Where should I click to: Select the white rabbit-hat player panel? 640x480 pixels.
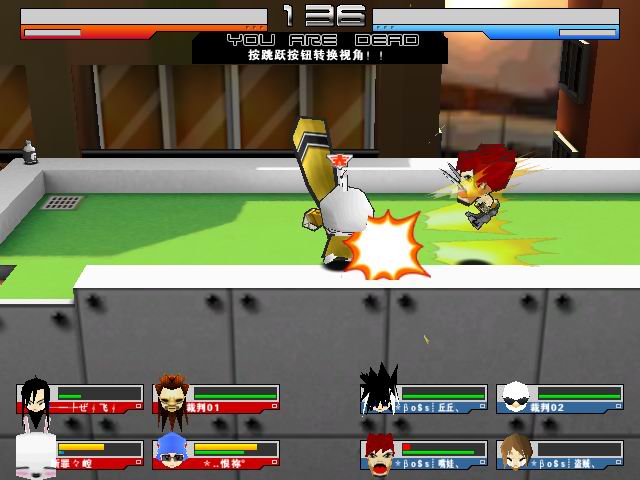coord(80,454)
